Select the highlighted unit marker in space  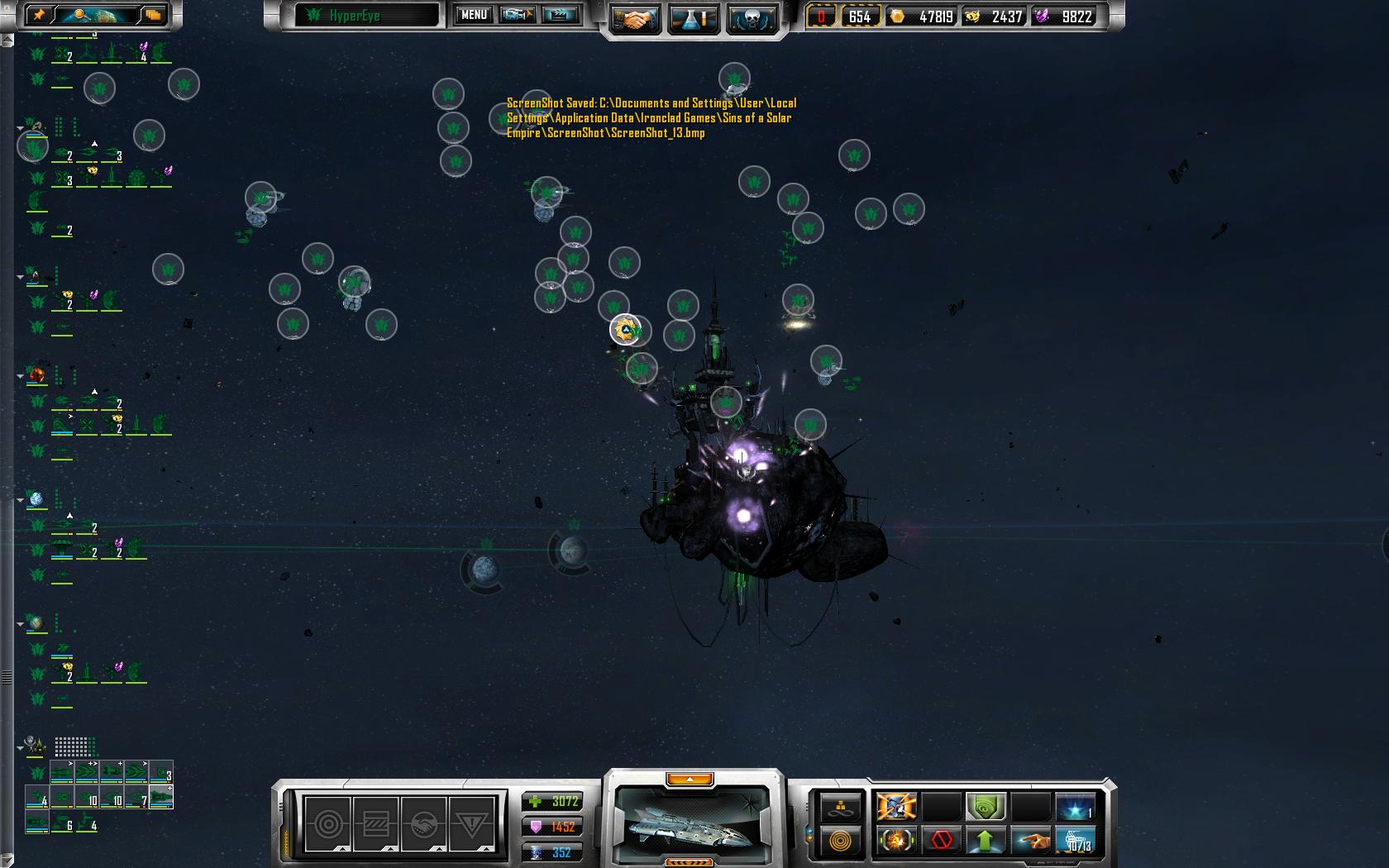pos(626,330)
